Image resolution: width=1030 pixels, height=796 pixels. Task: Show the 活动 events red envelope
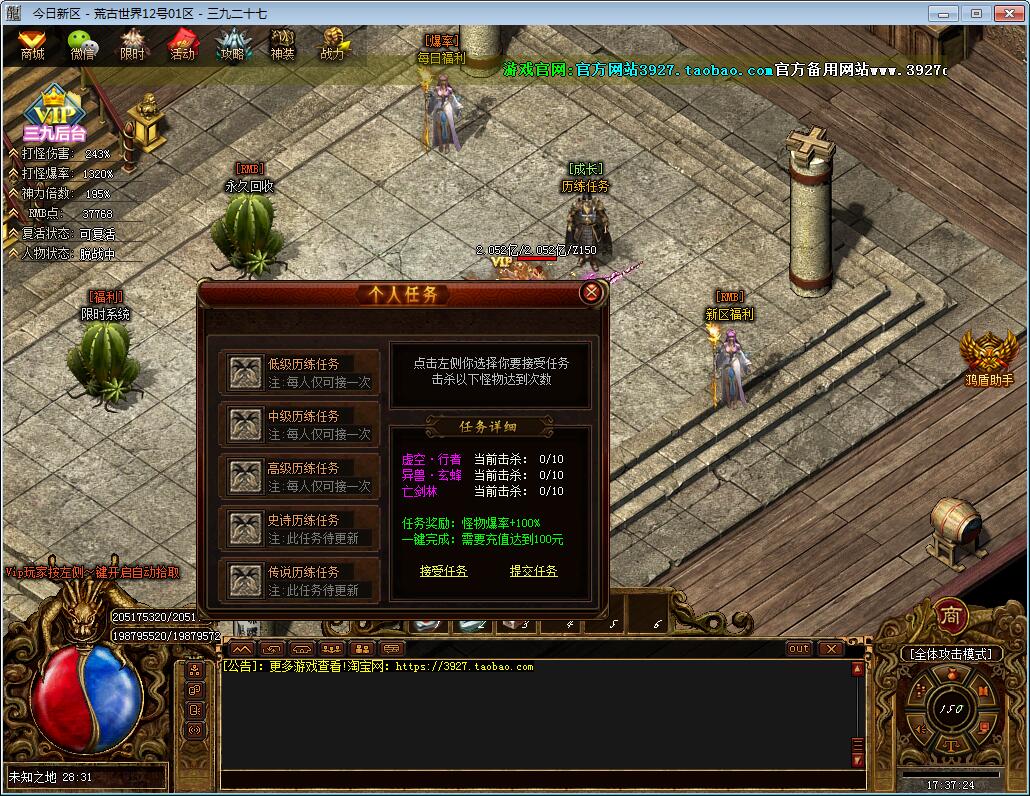coord(182,45)
